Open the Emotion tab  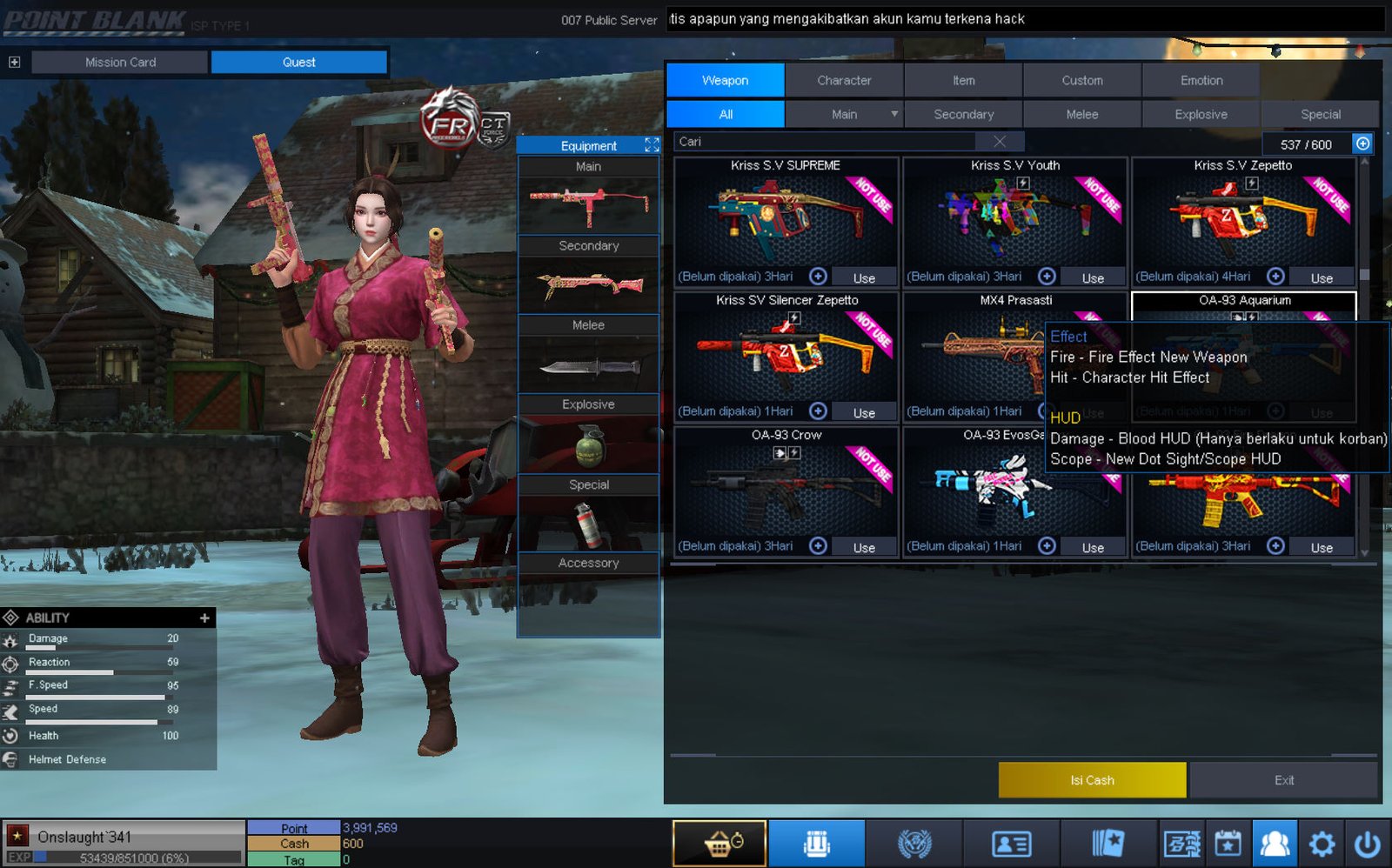(1201, 80)
